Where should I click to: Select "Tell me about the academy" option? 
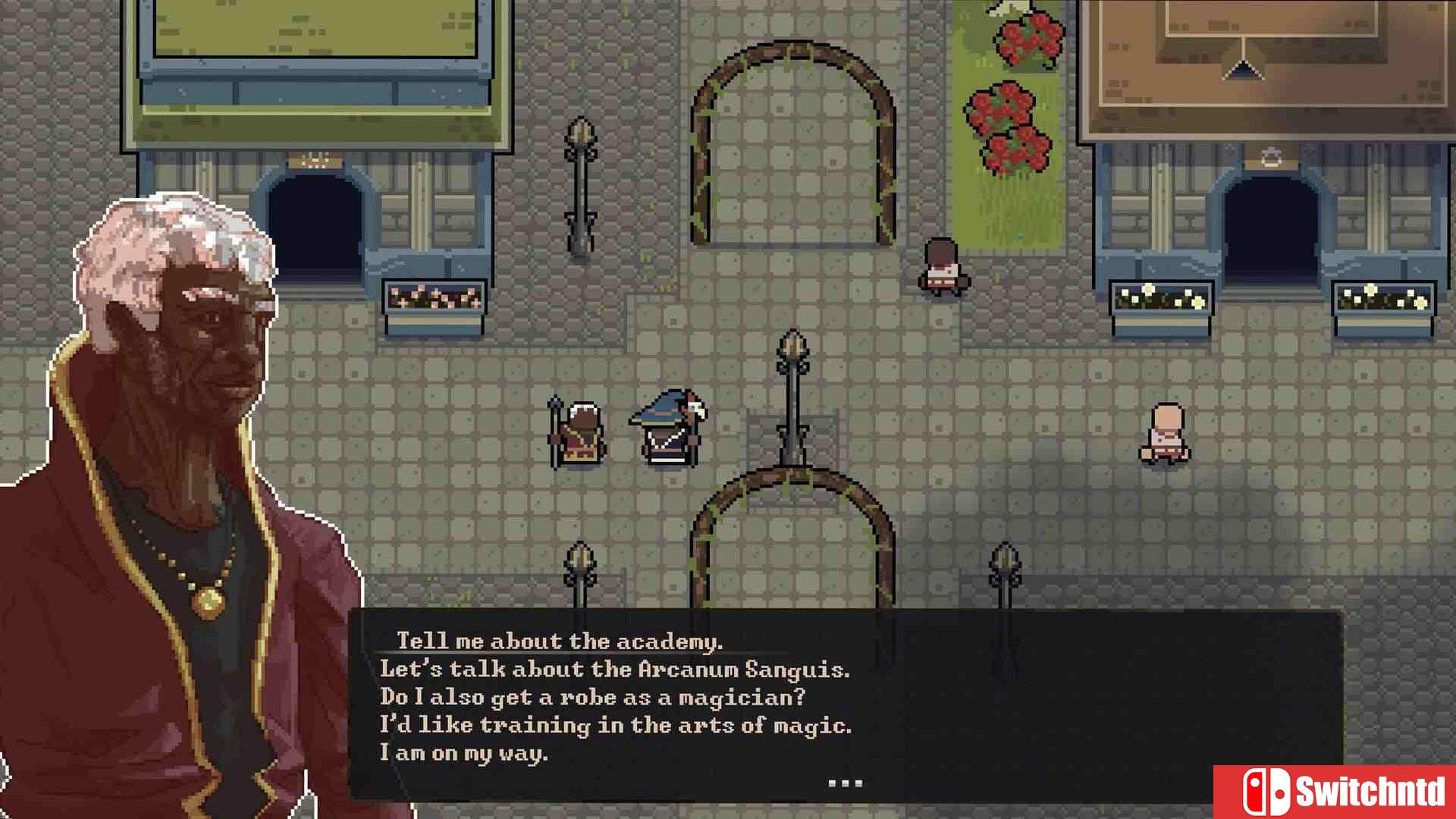[x=559, y=641]
